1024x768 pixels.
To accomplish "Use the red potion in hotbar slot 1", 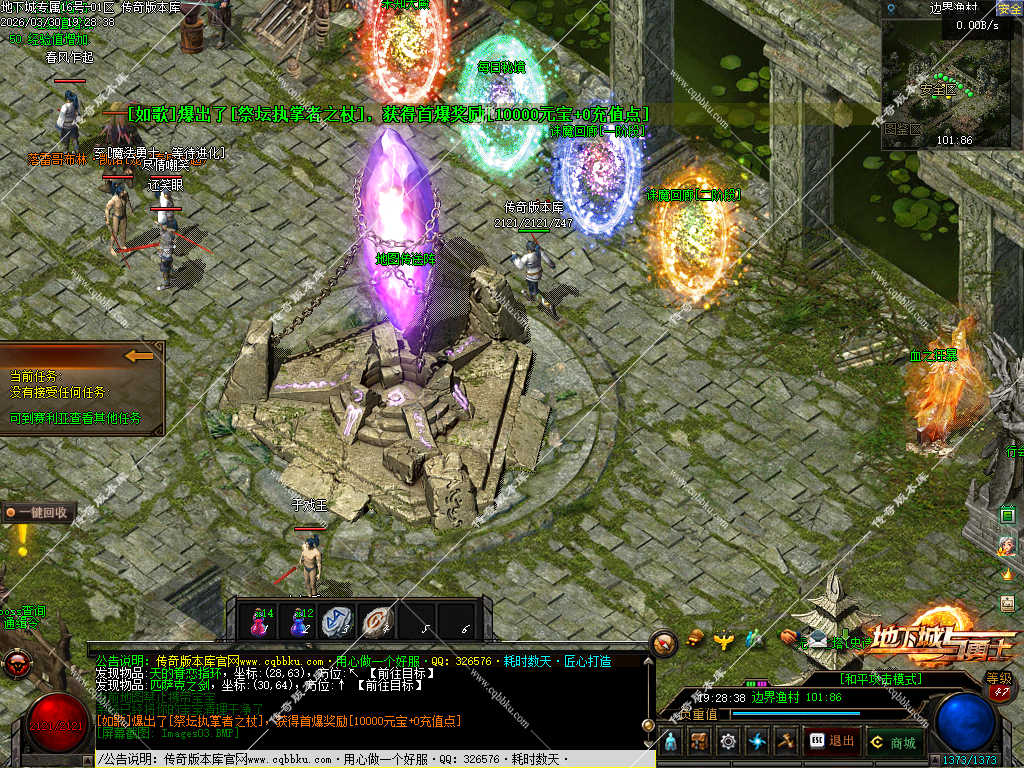I will (x=262, y=621).
